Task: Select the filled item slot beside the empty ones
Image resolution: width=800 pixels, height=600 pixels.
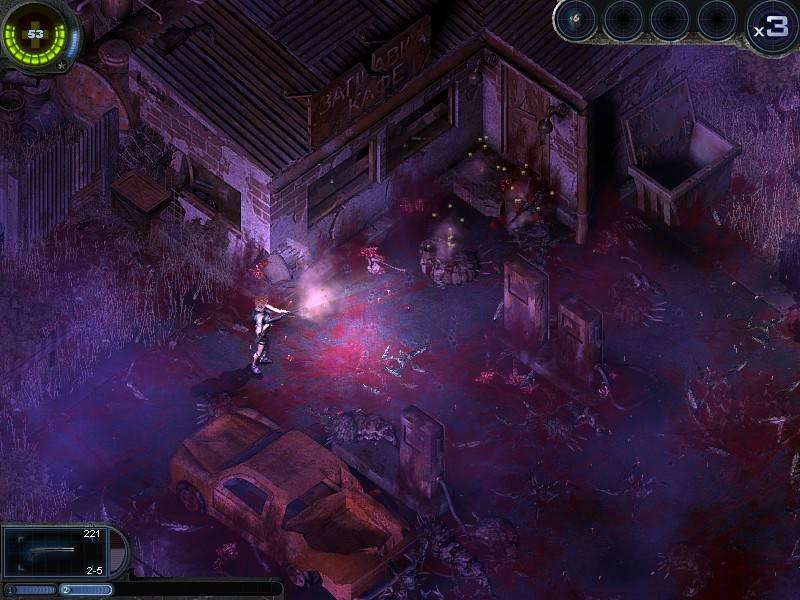Action: [x=578, y=20]
